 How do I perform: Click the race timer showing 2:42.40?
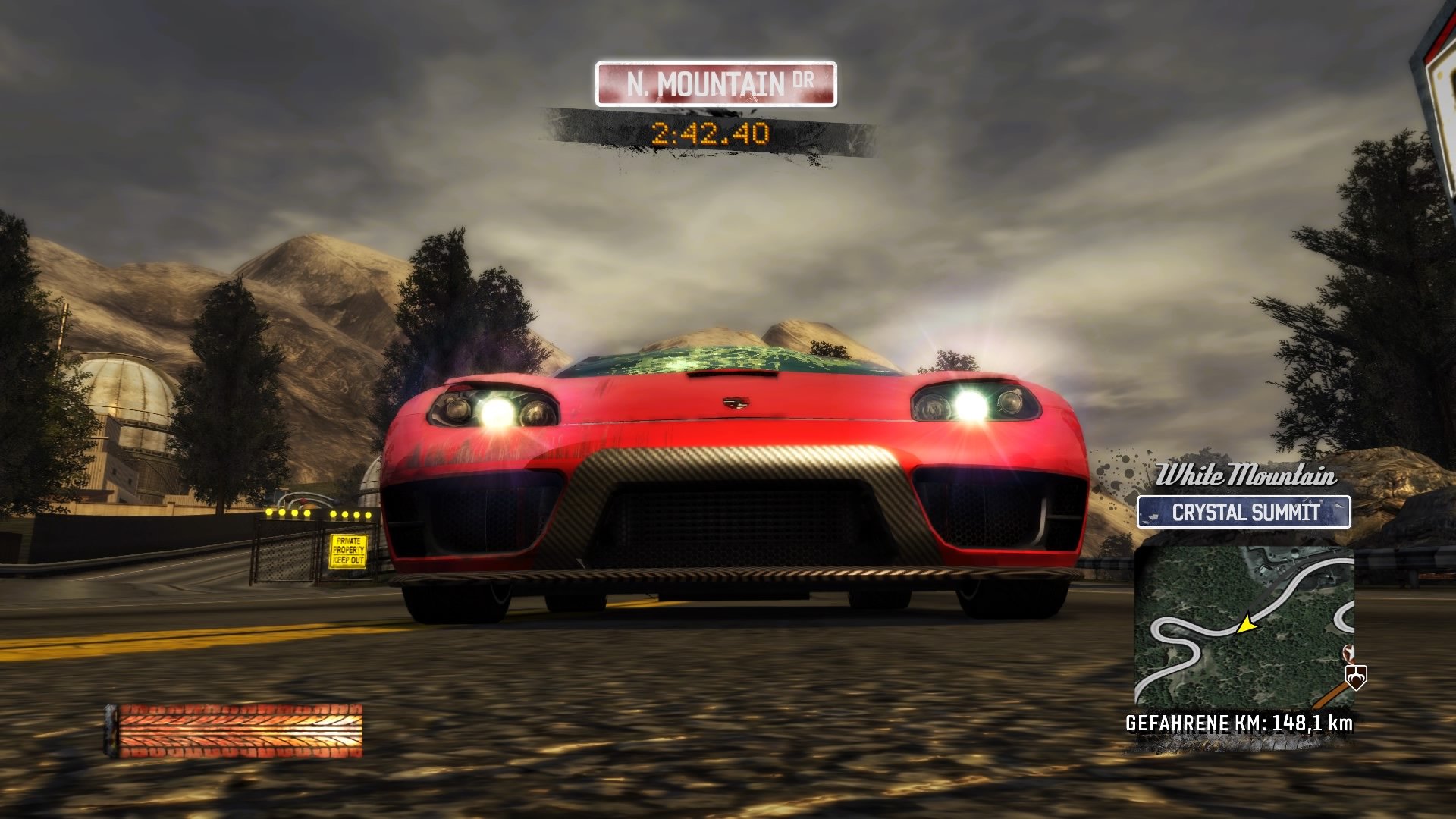tap(709, 134)
